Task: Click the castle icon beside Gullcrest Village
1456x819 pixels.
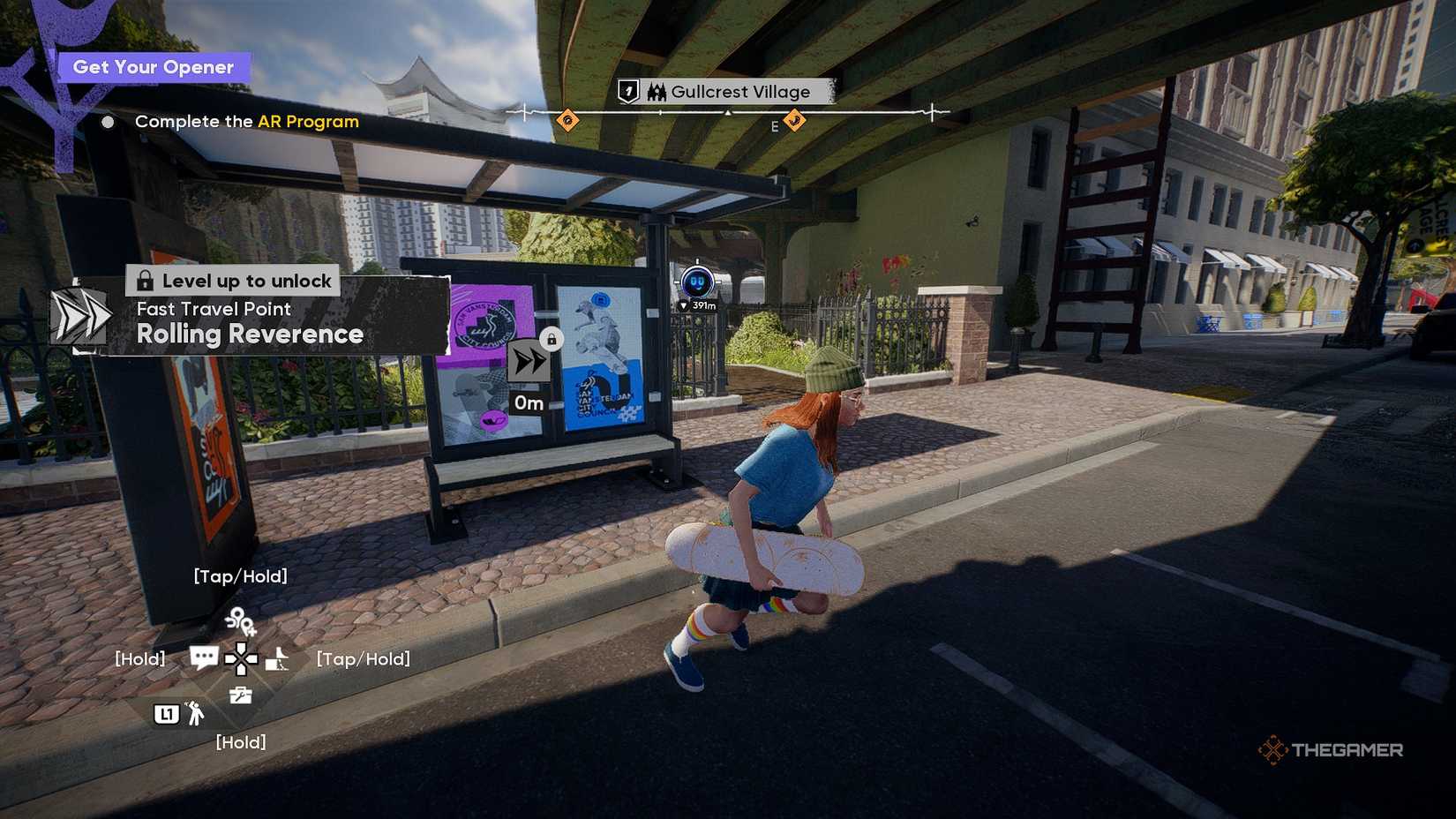Action: coord(657,92)
